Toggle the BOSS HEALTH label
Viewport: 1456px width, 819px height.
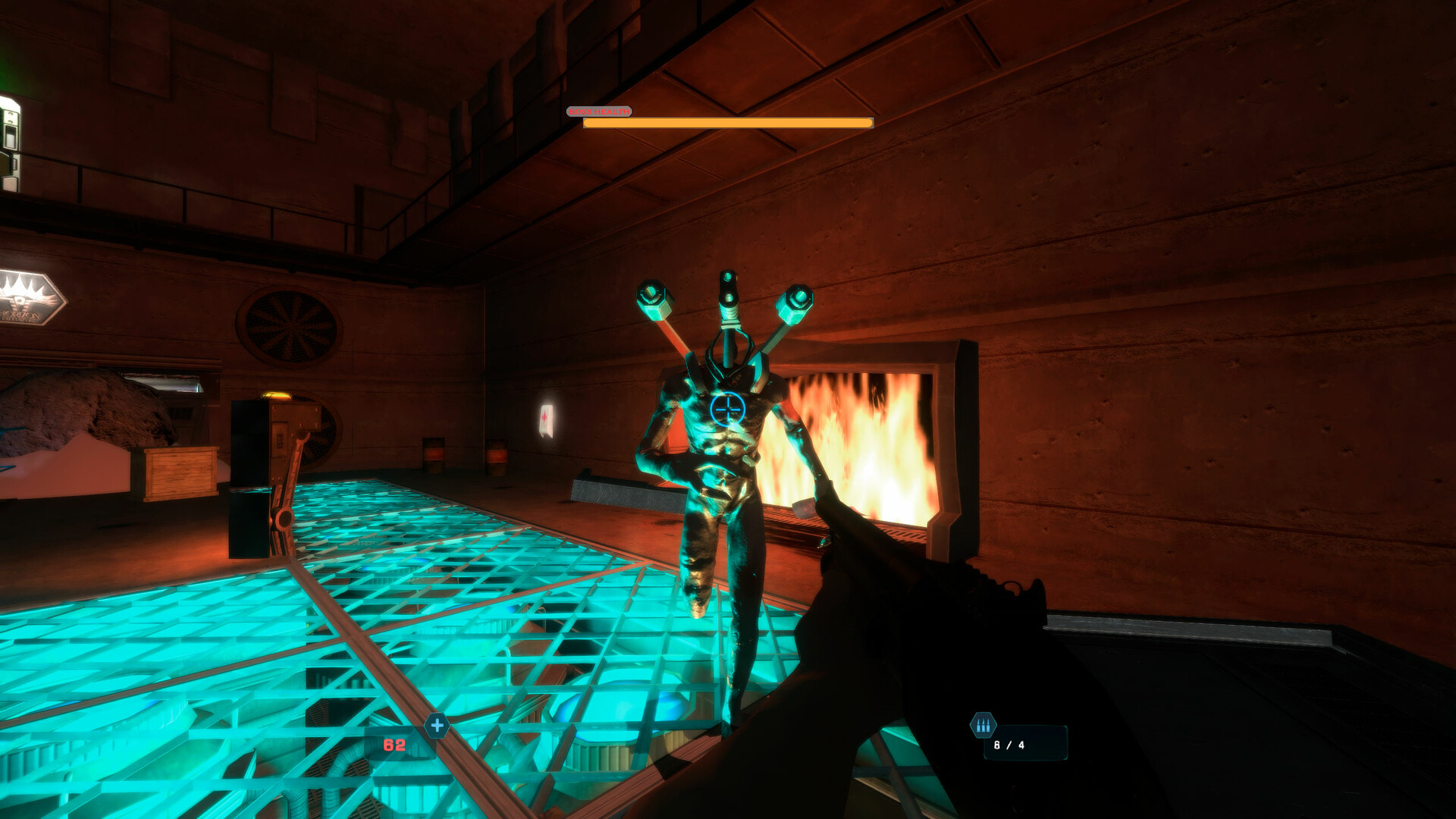pyautogui.click(x=599, y=111)
